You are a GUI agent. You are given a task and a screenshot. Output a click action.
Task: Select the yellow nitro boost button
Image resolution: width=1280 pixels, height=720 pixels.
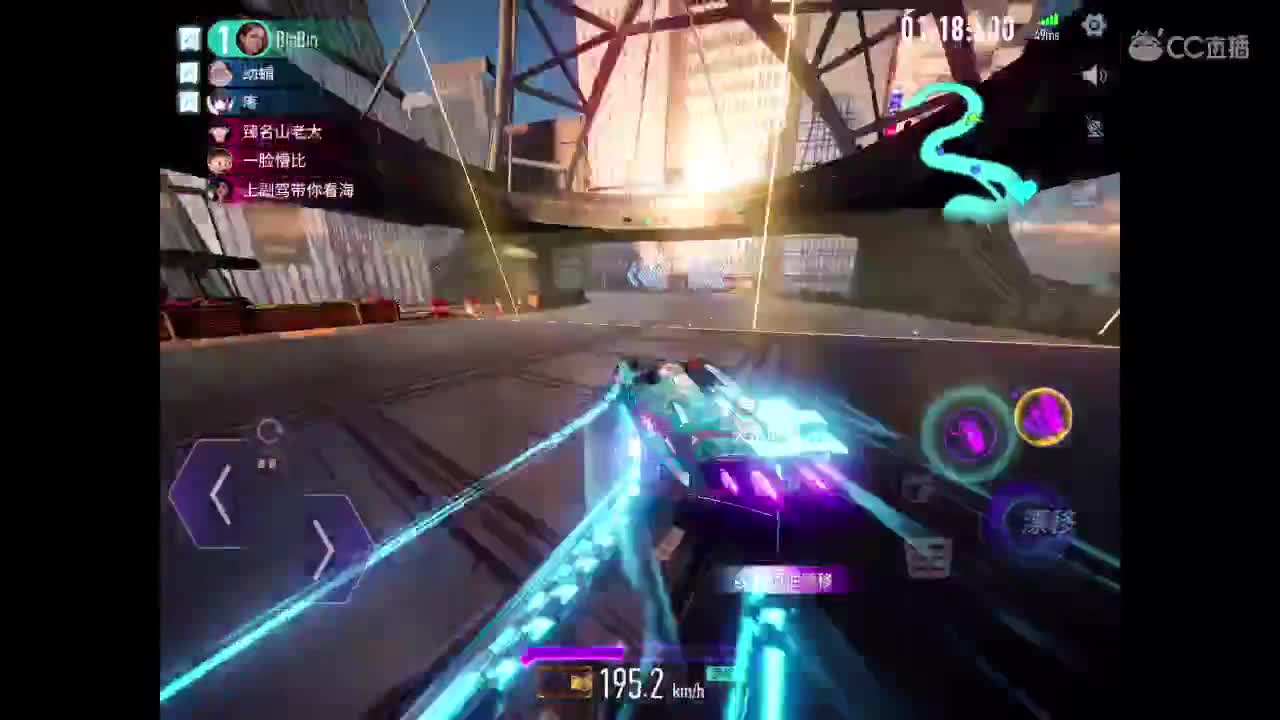[x=1044, y=415]
